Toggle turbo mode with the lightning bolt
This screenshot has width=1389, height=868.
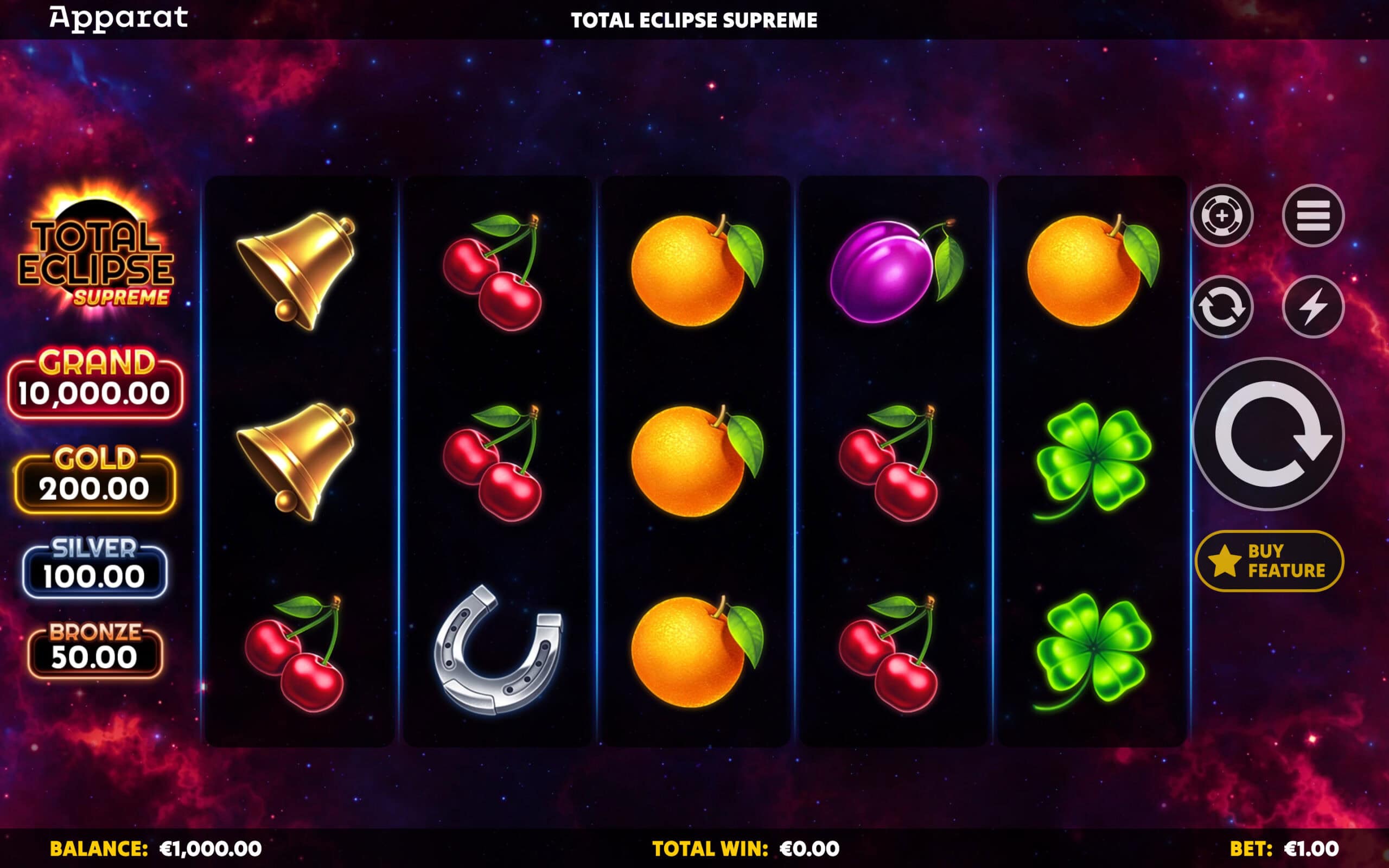1312,307
